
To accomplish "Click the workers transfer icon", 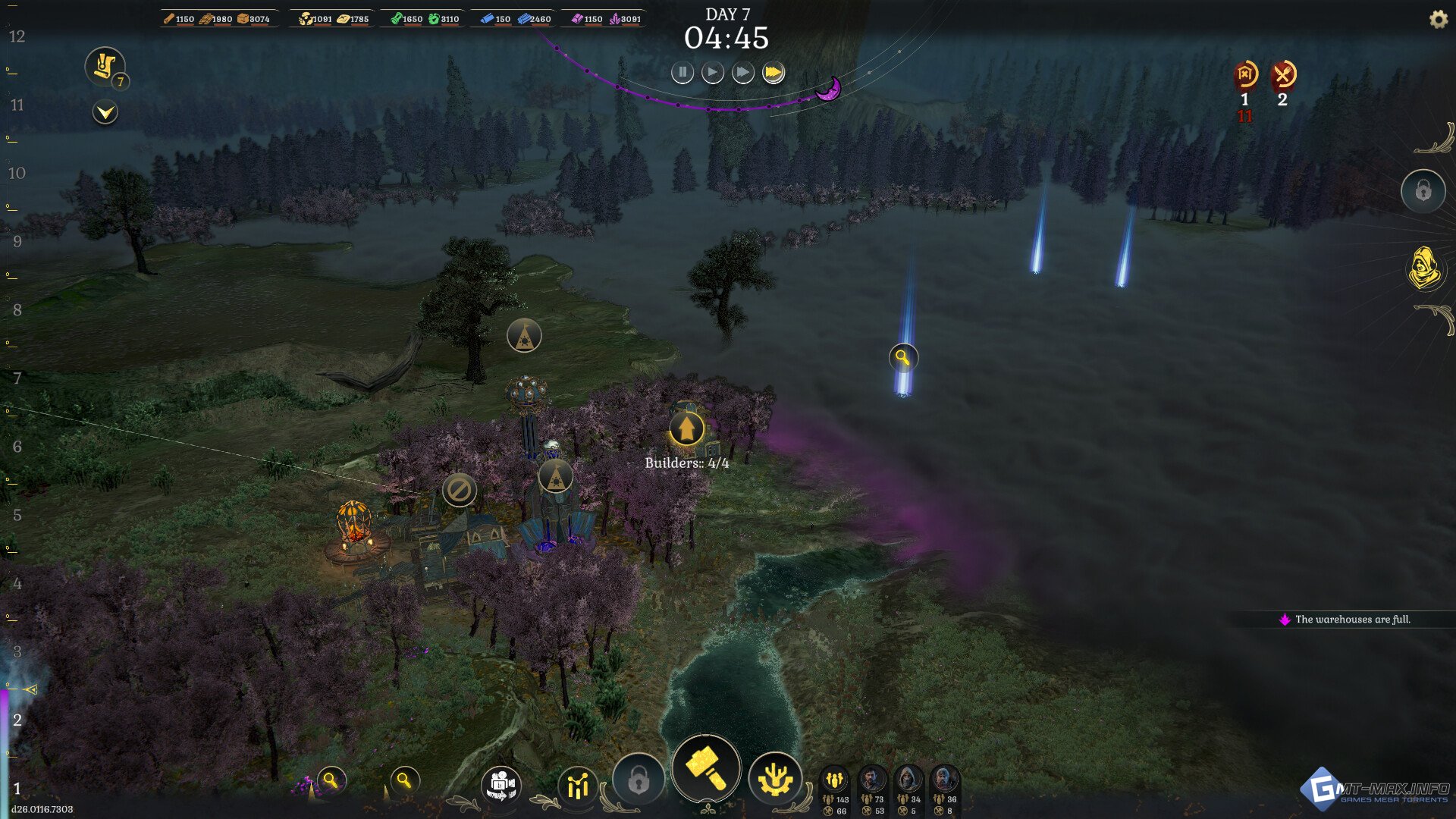I will coord(500,785).
